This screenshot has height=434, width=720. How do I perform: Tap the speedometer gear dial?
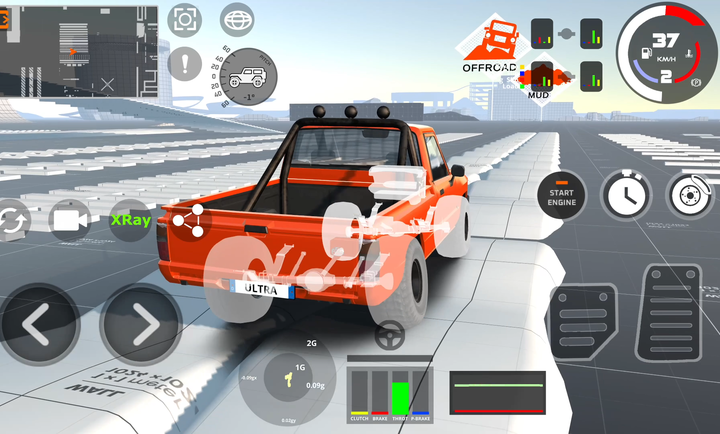pos(664,53)
